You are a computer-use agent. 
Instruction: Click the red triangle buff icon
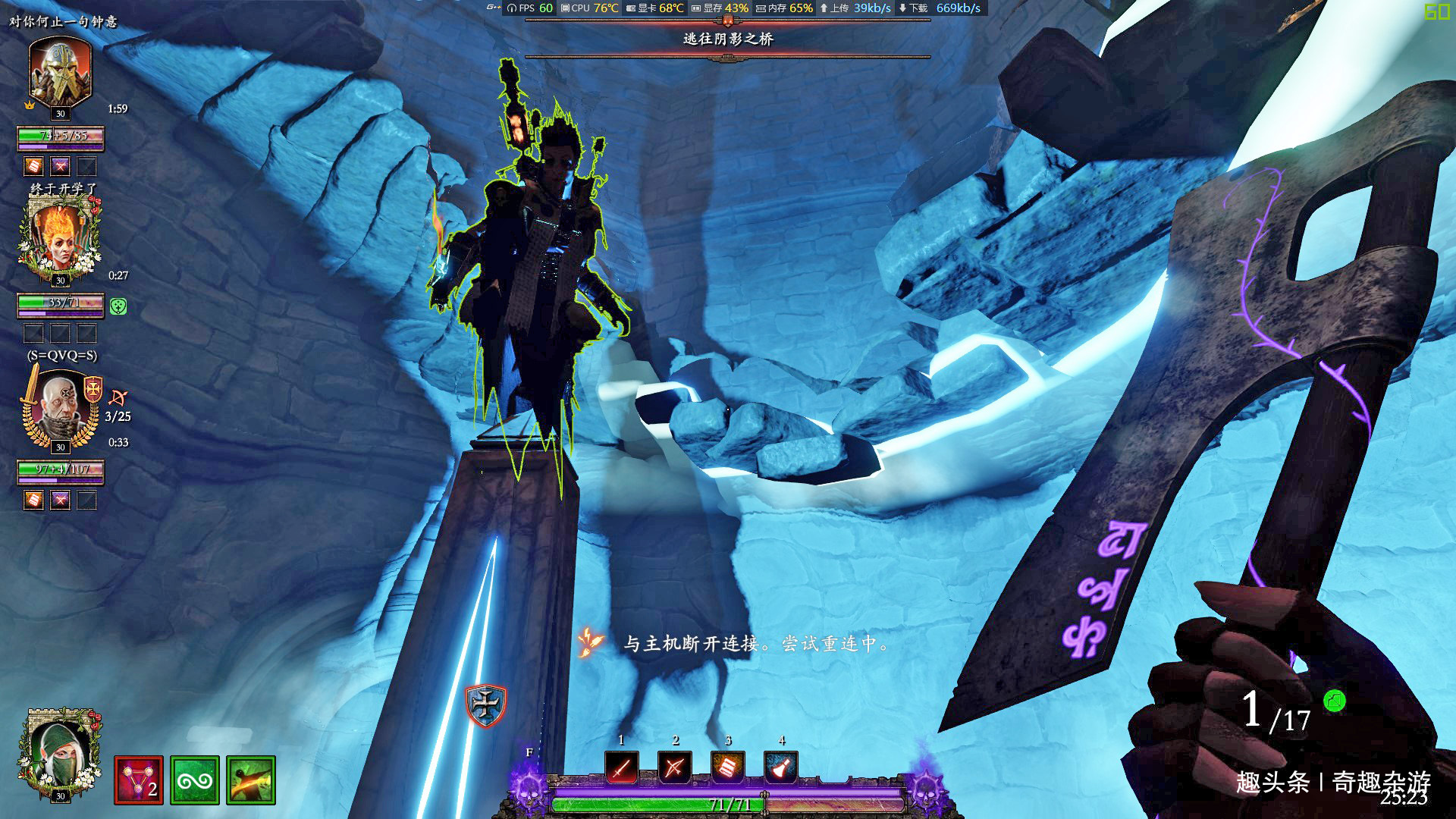coord(139,780)
